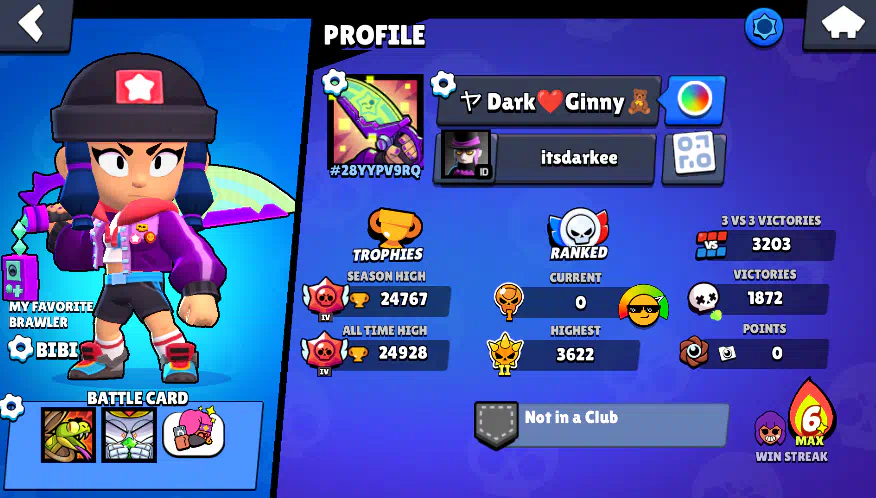Change the player name color wheel

[x=694, y=99]
